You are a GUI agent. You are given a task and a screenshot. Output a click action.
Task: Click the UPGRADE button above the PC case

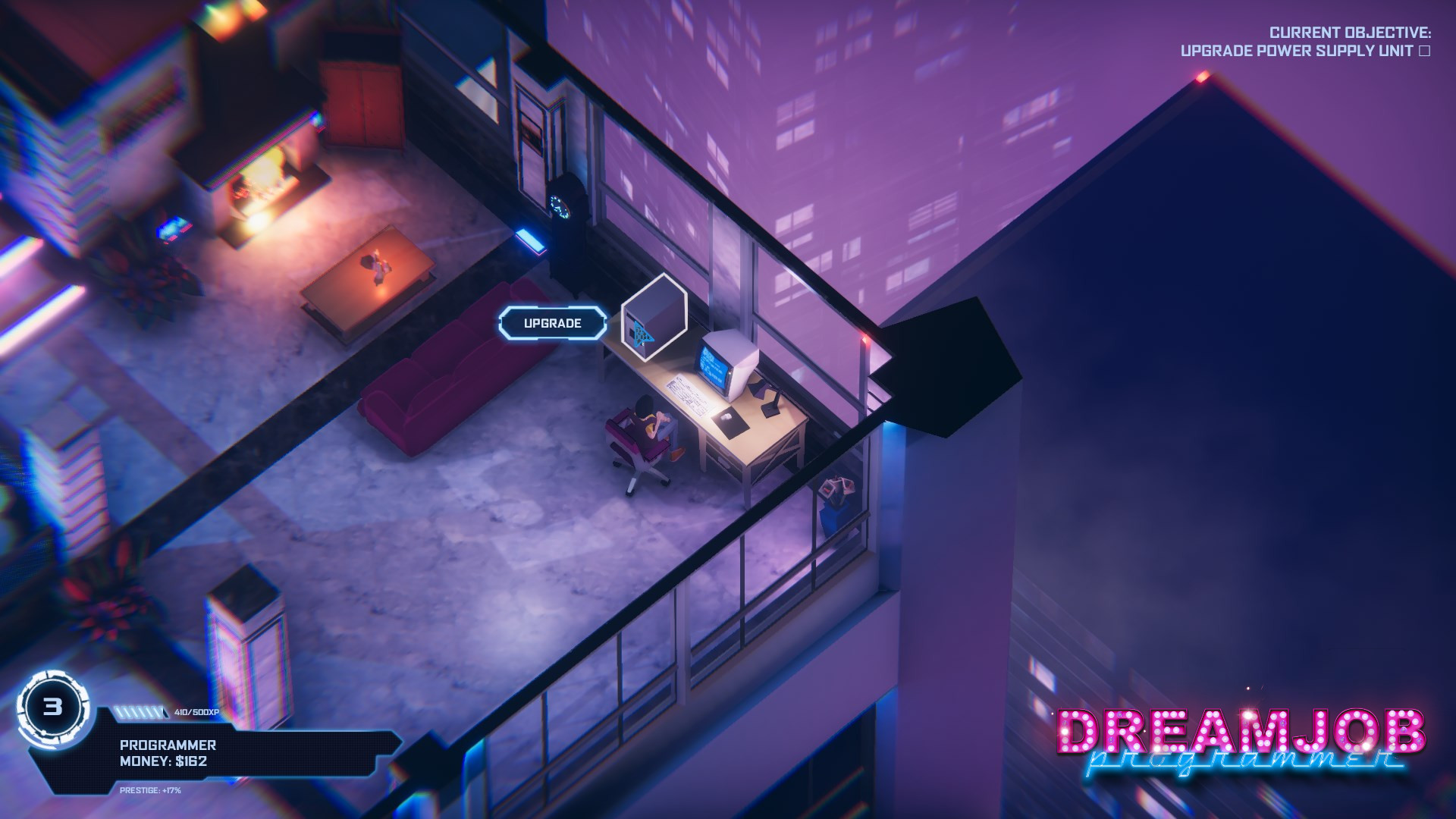point(553,322)
